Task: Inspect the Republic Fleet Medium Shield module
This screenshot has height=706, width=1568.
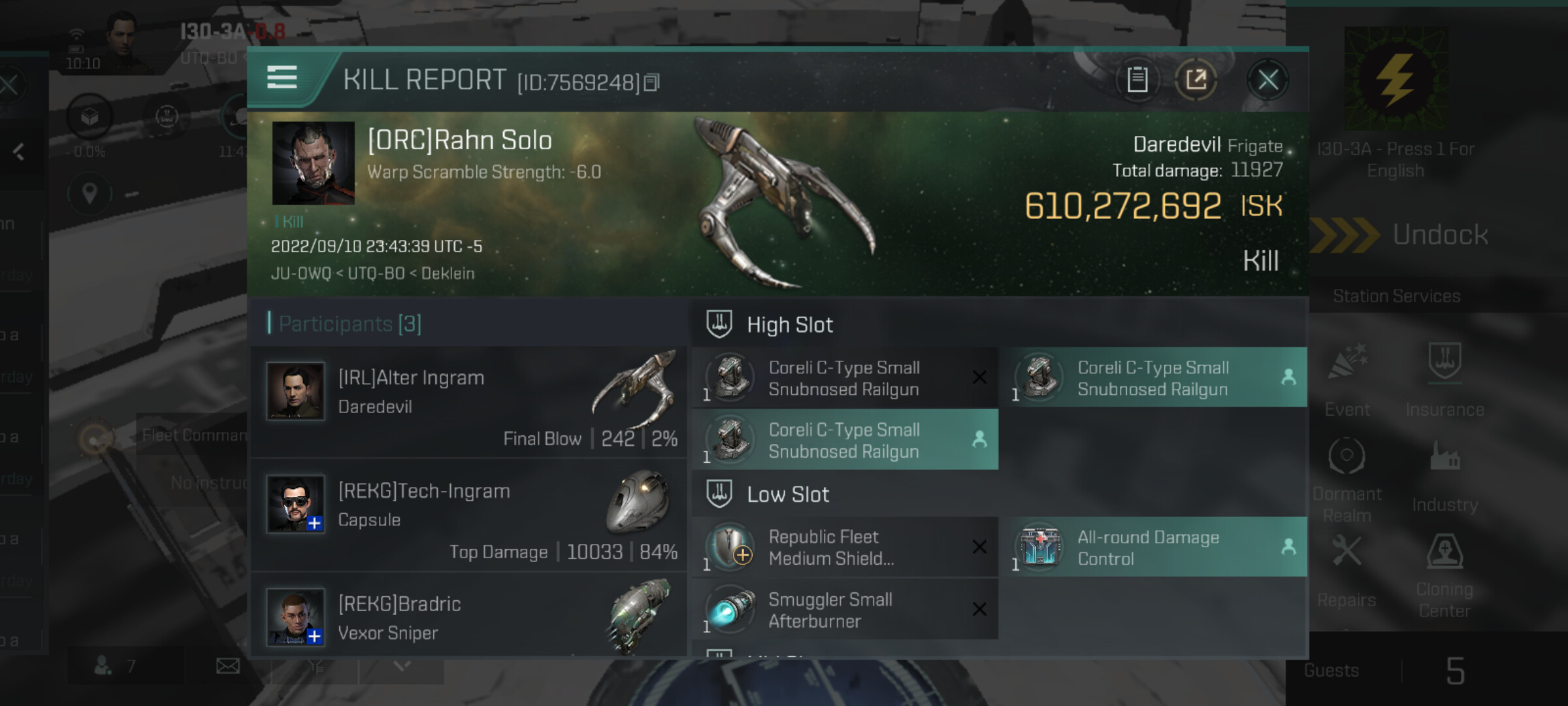Action: (844, 548)
